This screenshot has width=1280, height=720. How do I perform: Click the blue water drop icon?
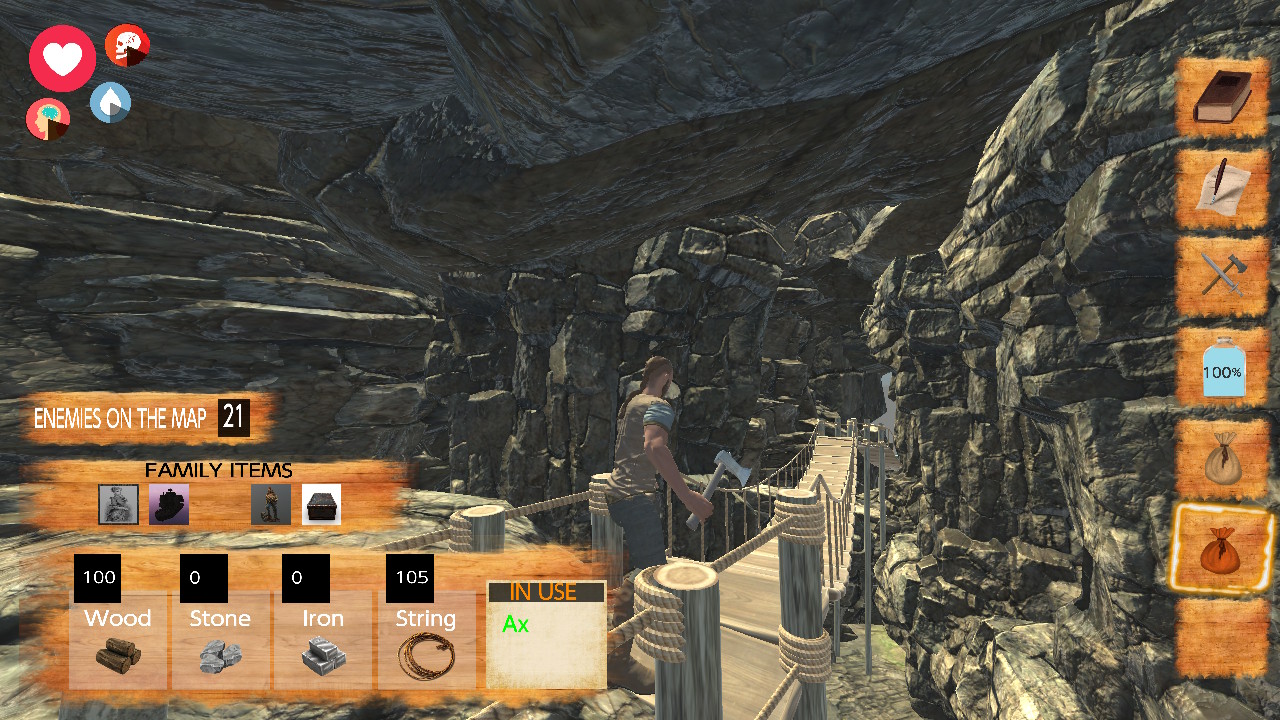[110, 104]
